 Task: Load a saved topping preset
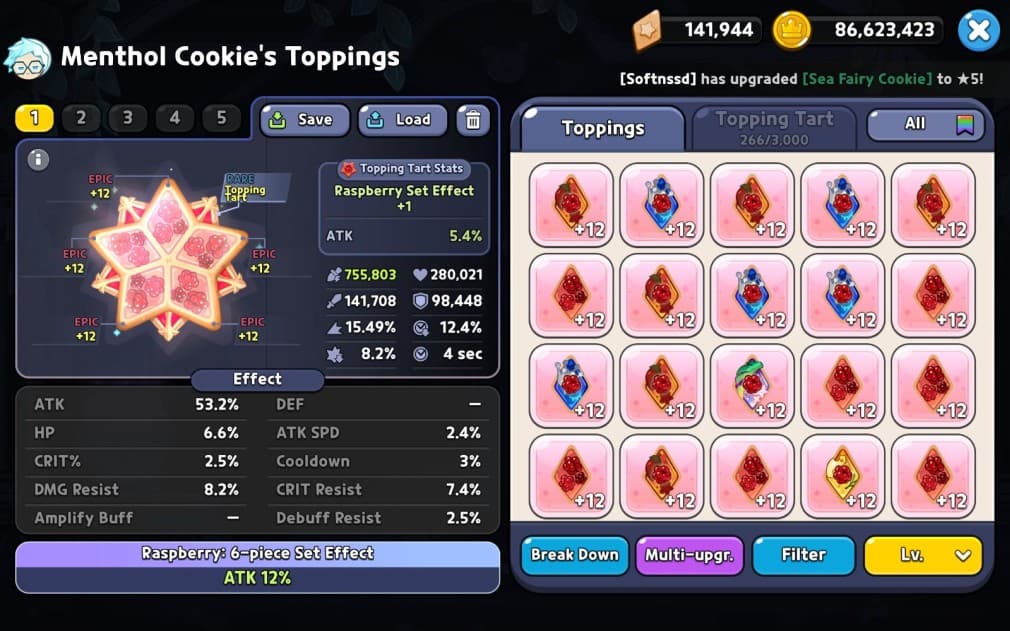[402, 120]
